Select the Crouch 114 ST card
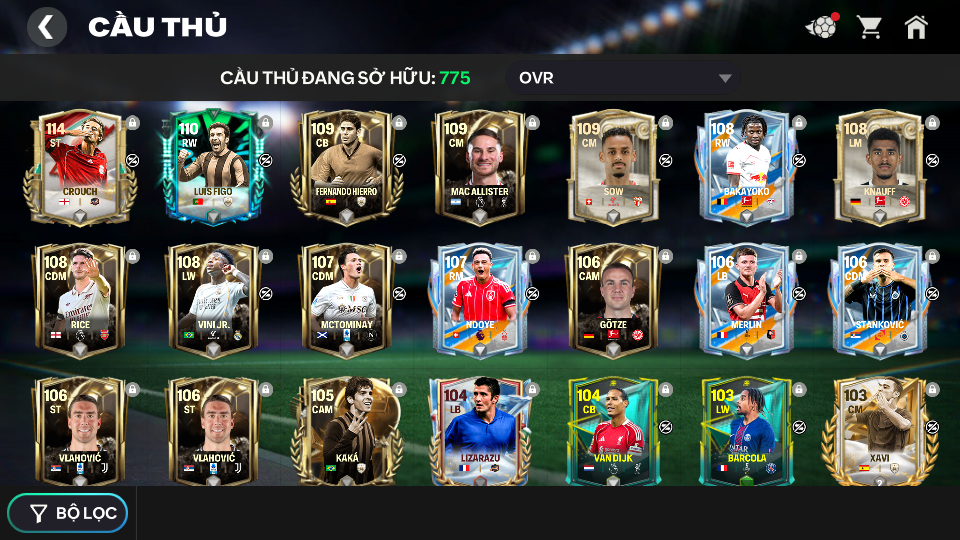 tap(78, 167)
